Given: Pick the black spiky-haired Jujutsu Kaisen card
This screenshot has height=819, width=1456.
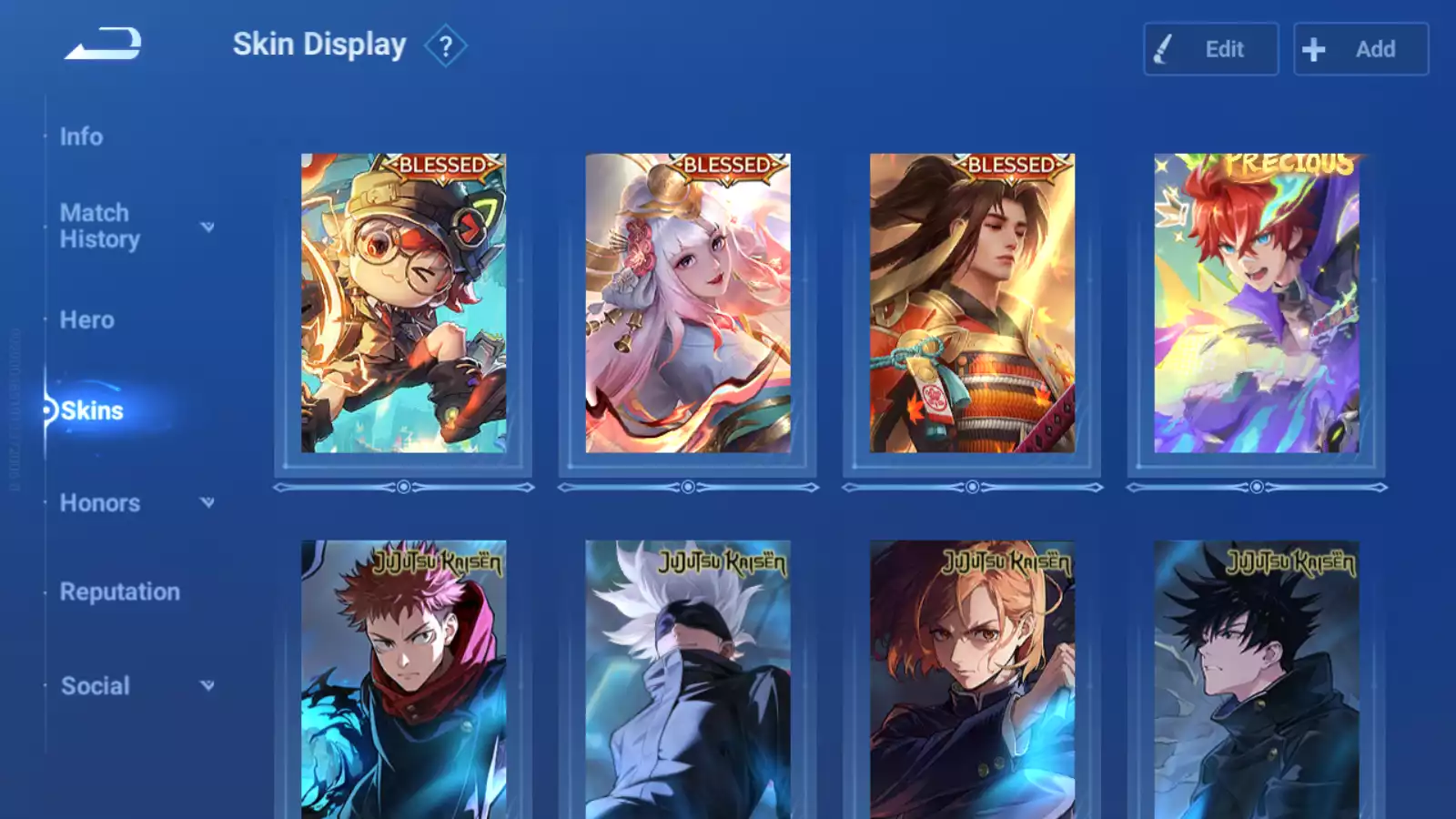Looking at the screenshot, I should [1256, 680].
